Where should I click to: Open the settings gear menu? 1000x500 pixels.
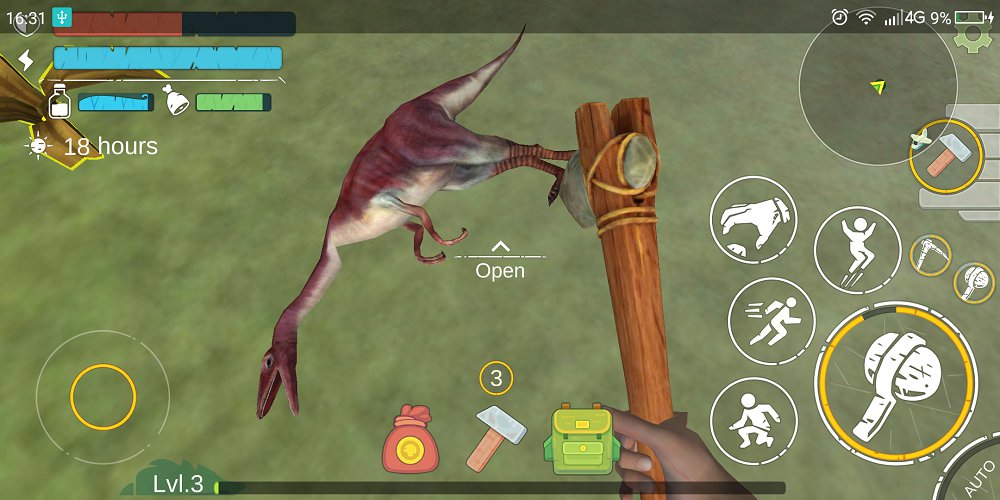[968, 39]
